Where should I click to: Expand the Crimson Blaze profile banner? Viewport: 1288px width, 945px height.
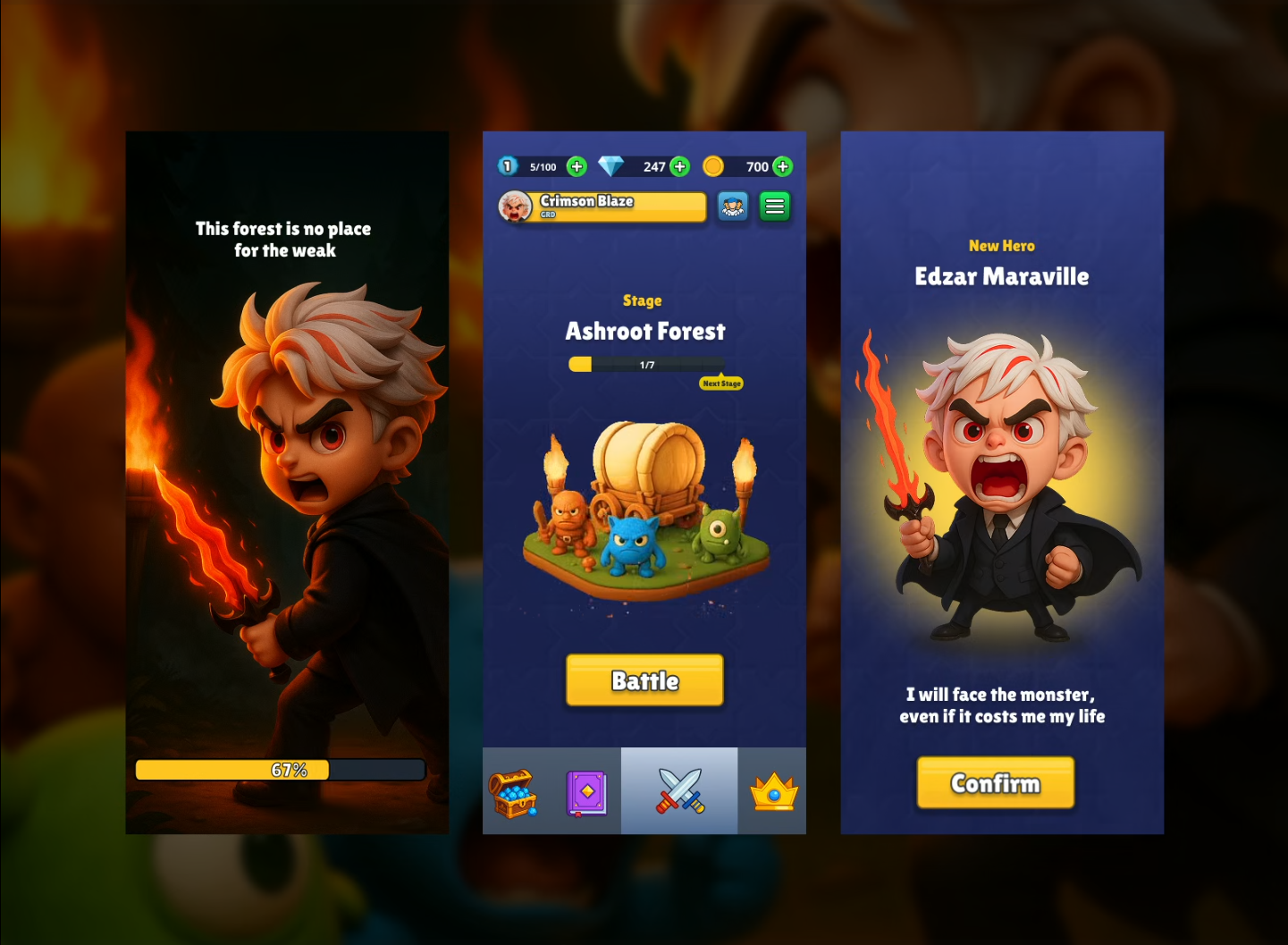pyautogui.click(x=617, y=207)
